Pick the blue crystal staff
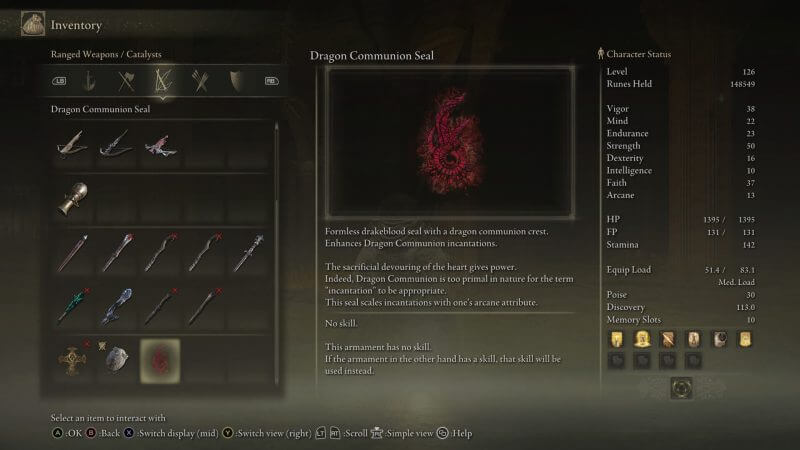 tap(117, 306)
